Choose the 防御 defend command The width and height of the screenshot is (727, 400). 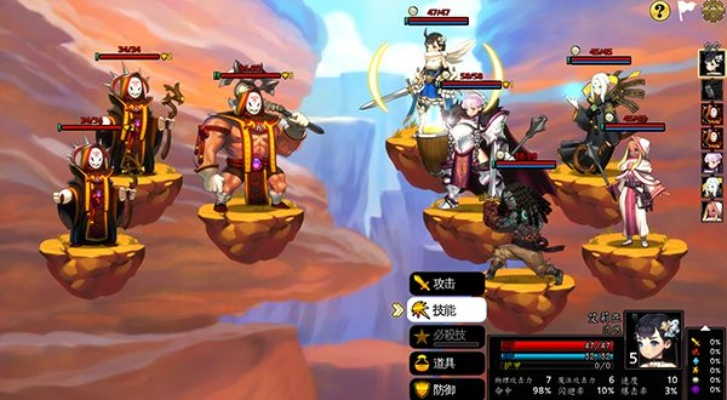click(446, 388)
